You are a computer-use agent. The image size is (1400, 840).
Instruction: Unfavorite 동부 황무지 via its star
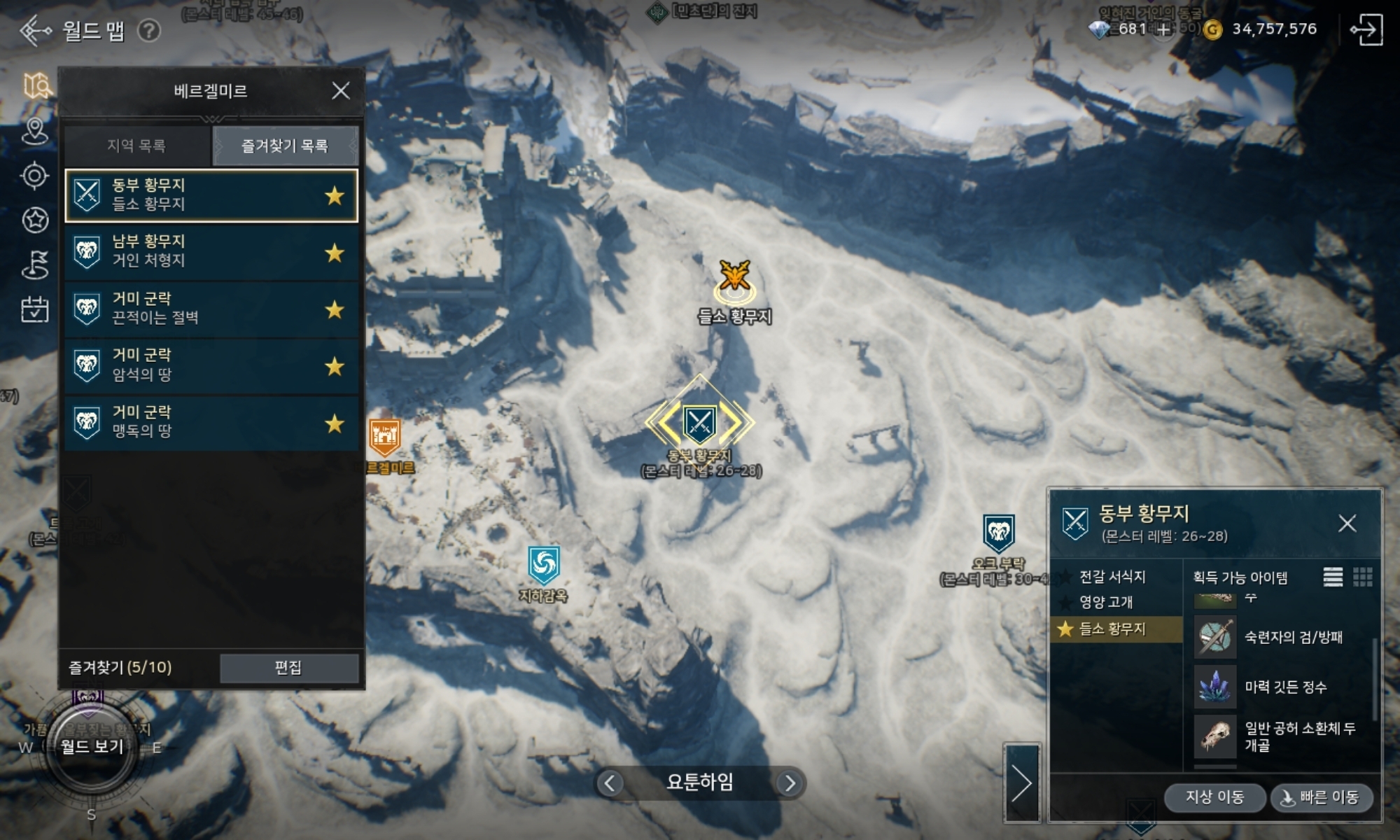click(335, 196)
